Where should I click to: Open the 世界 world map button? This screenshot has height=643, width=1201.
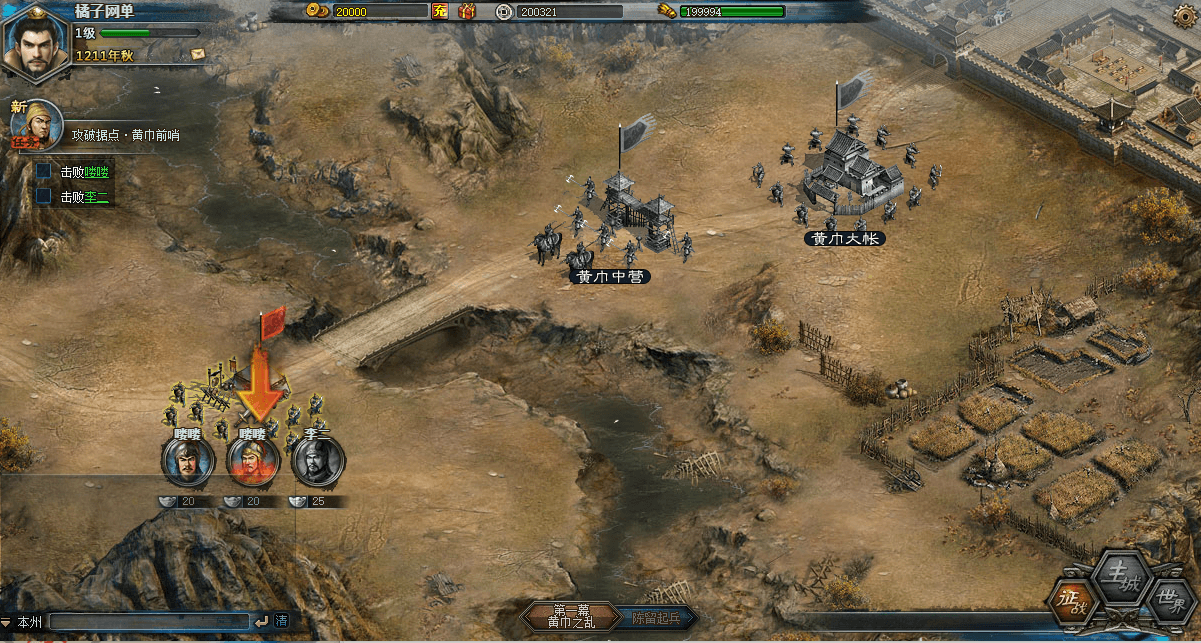pos(1166,602)
